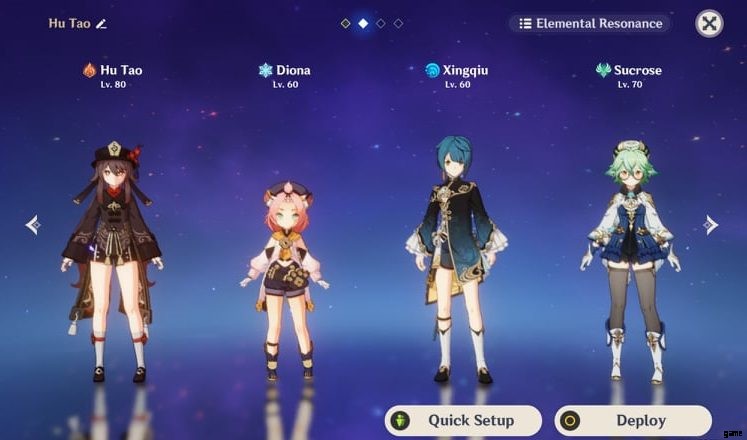Viewport: 747px width, 440px height.
Task: Click the Quick Setup button
Action: click(463, 420)
